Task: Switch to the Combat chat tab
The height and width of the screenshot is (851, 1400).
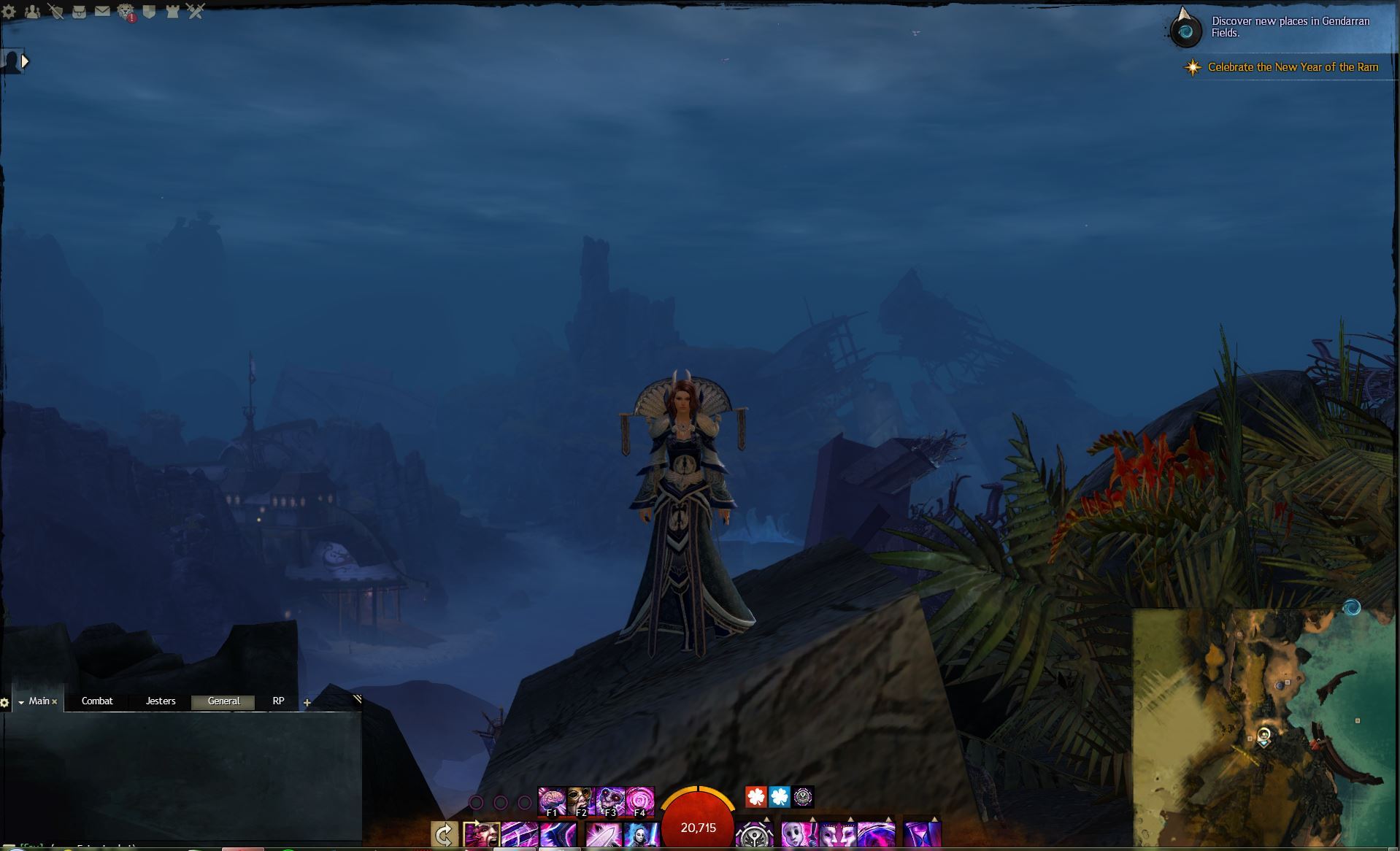Action: coord(97,701)
